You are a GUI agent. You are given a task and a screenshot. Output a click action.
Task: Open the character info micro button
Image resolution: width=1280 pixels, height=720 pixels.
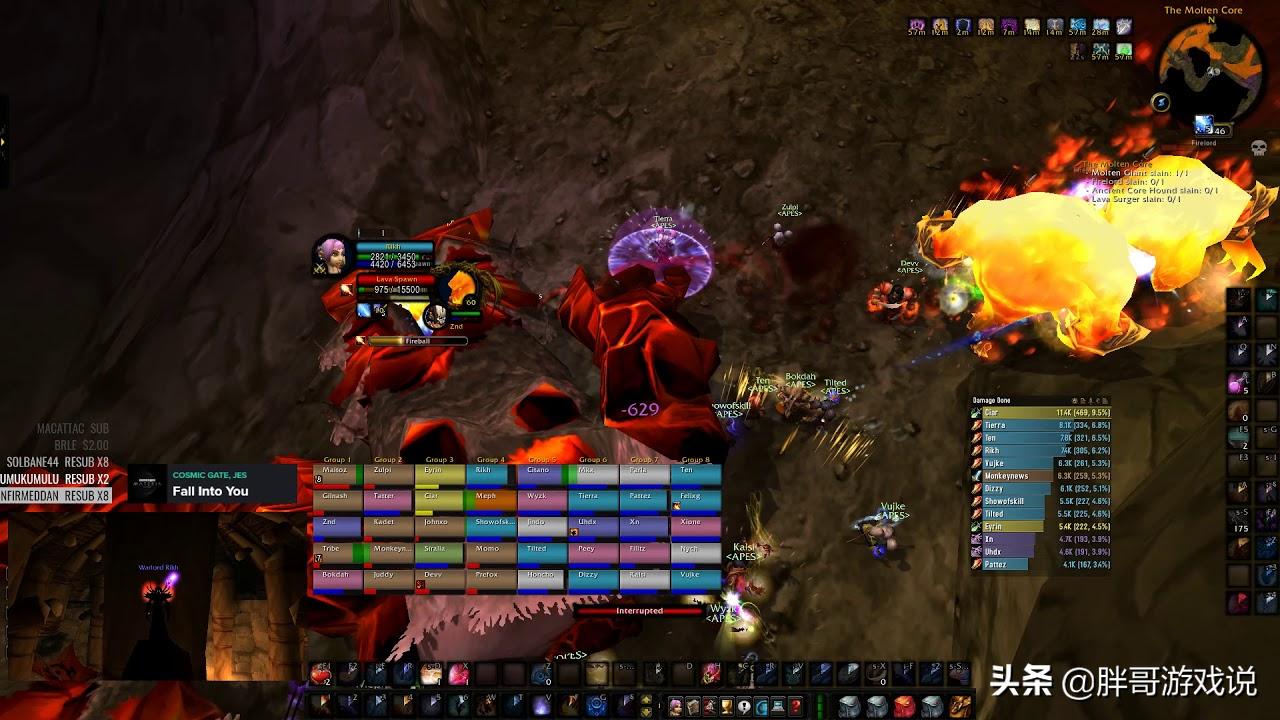point(676,706)
